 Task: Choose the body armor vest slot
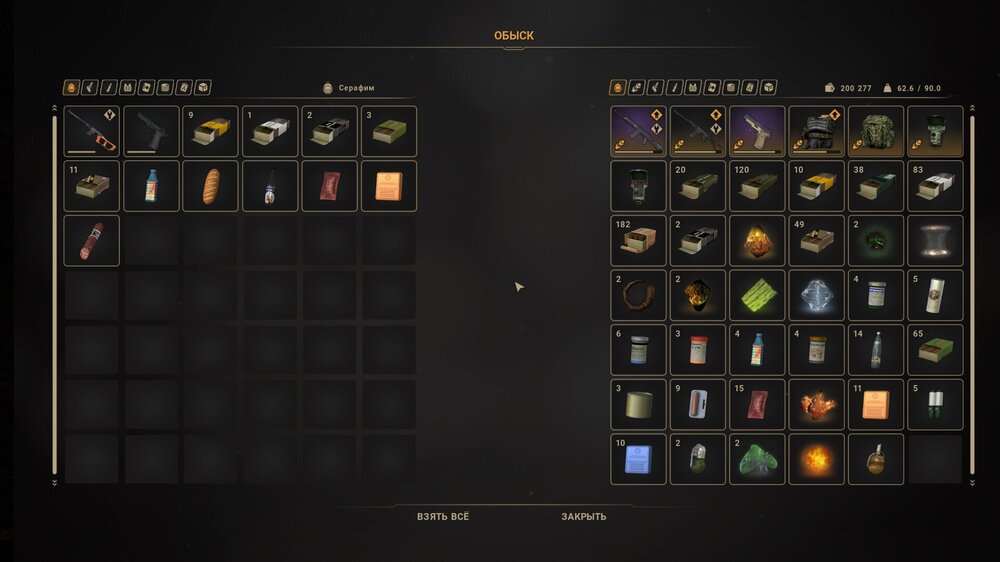(817, 132)
